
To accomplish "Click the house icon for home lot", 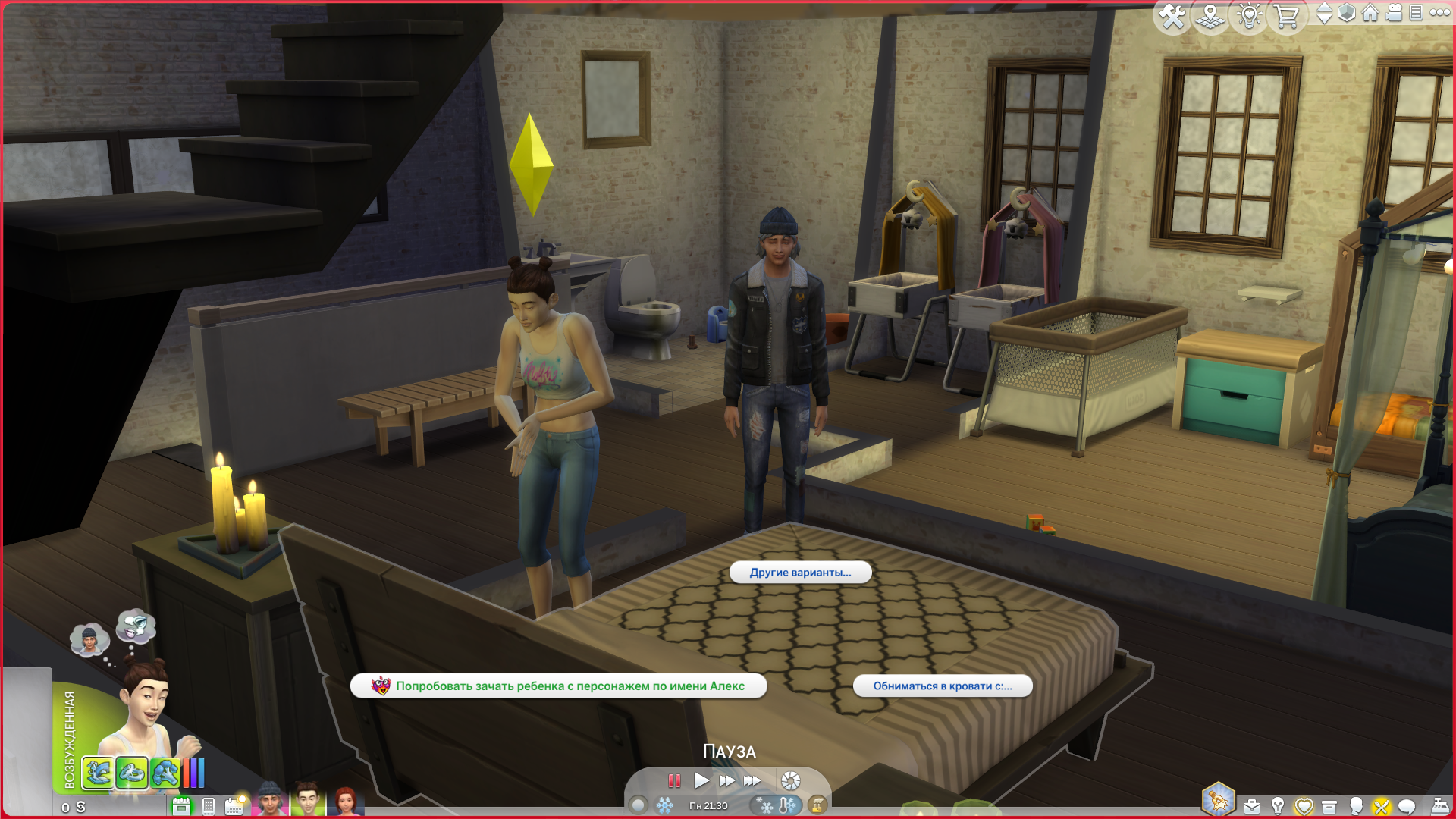I will pos(1370,13).
